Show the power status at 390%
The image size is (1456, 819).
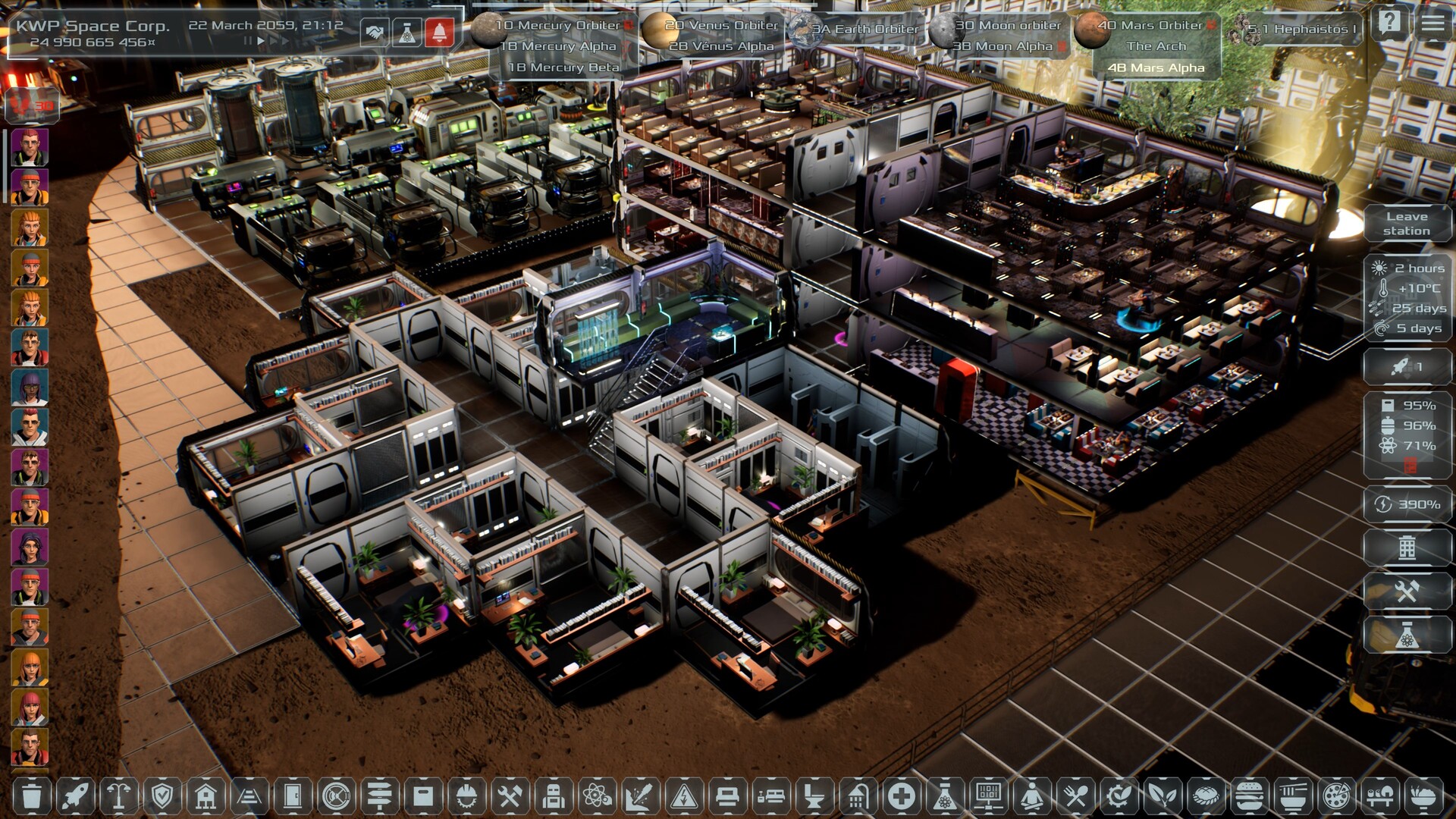click(1407, 504)
